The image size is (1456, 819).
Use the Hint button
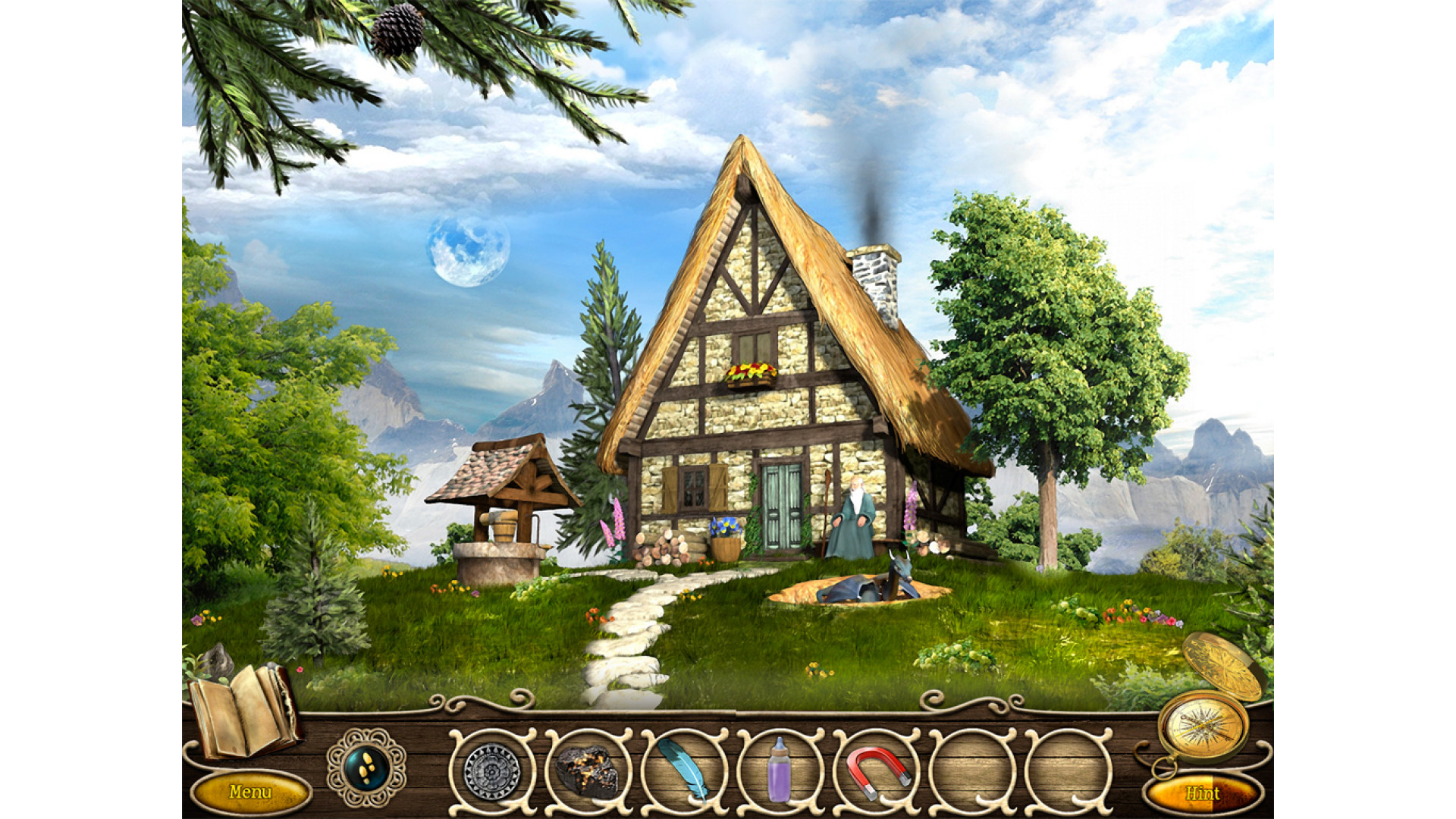[x=1203, y=793]
